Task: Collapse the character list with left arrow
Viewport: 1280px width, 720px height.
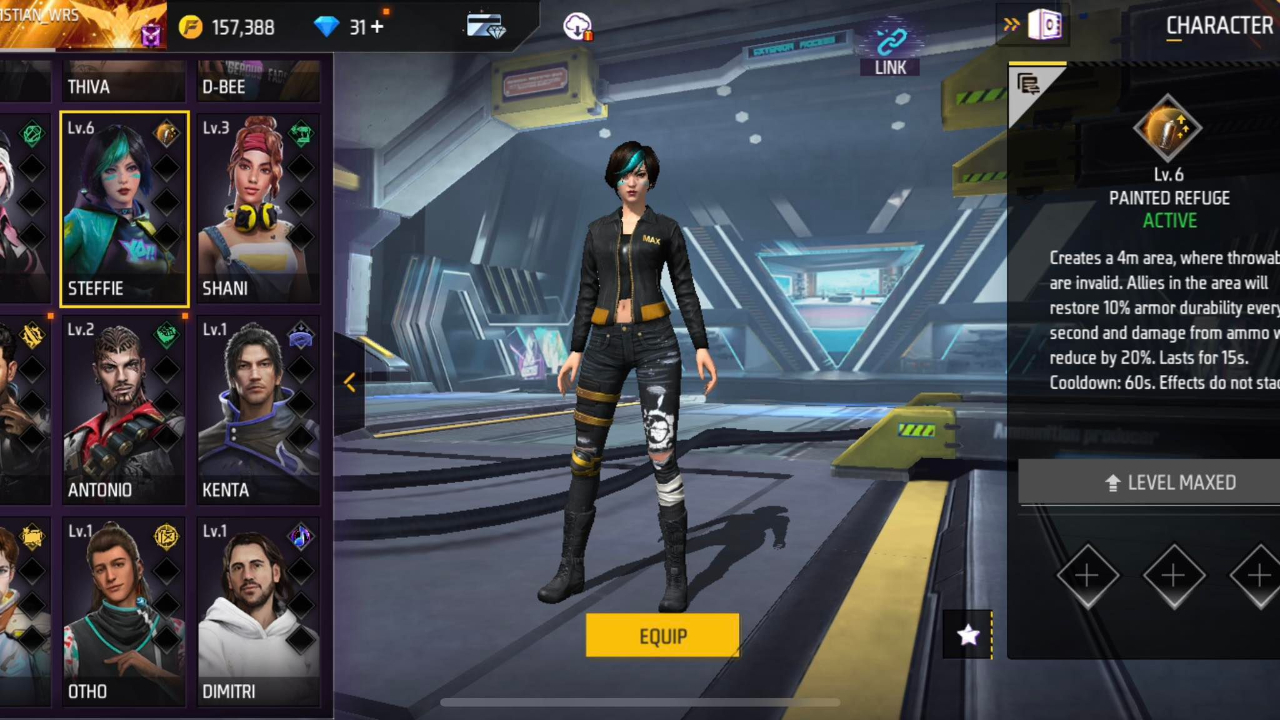Action: (350, 382)
